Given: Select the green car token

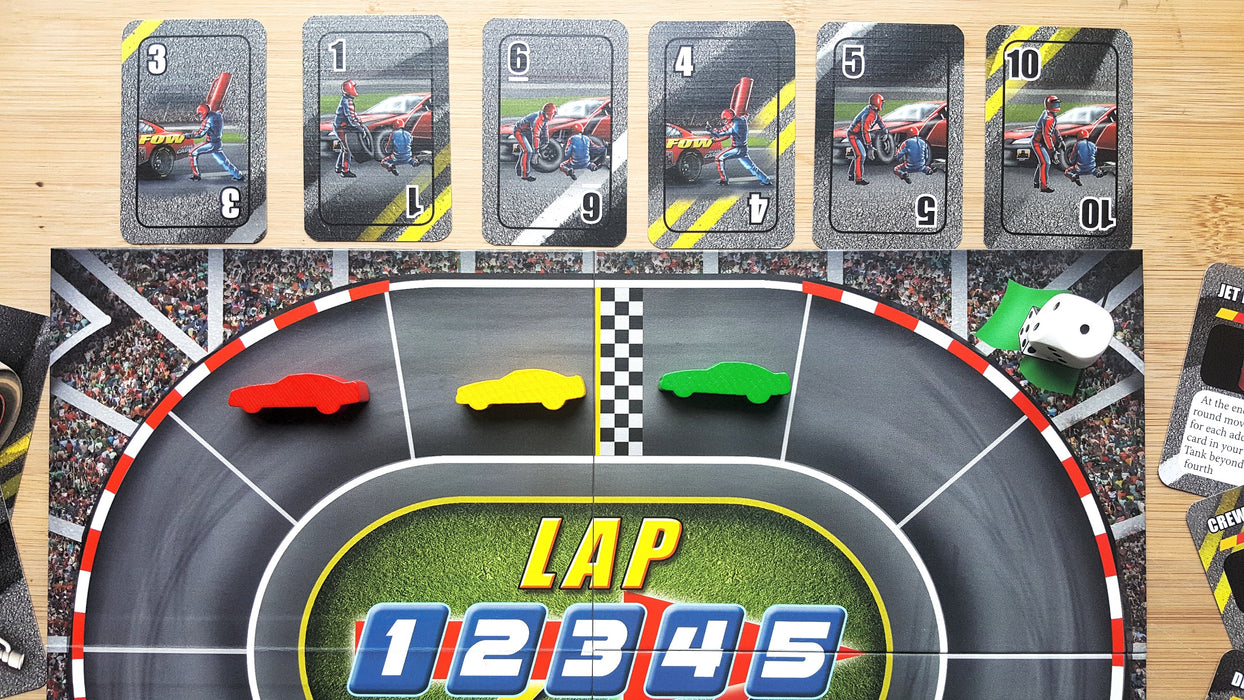Looking at the screenshot, I should (725, 382).
